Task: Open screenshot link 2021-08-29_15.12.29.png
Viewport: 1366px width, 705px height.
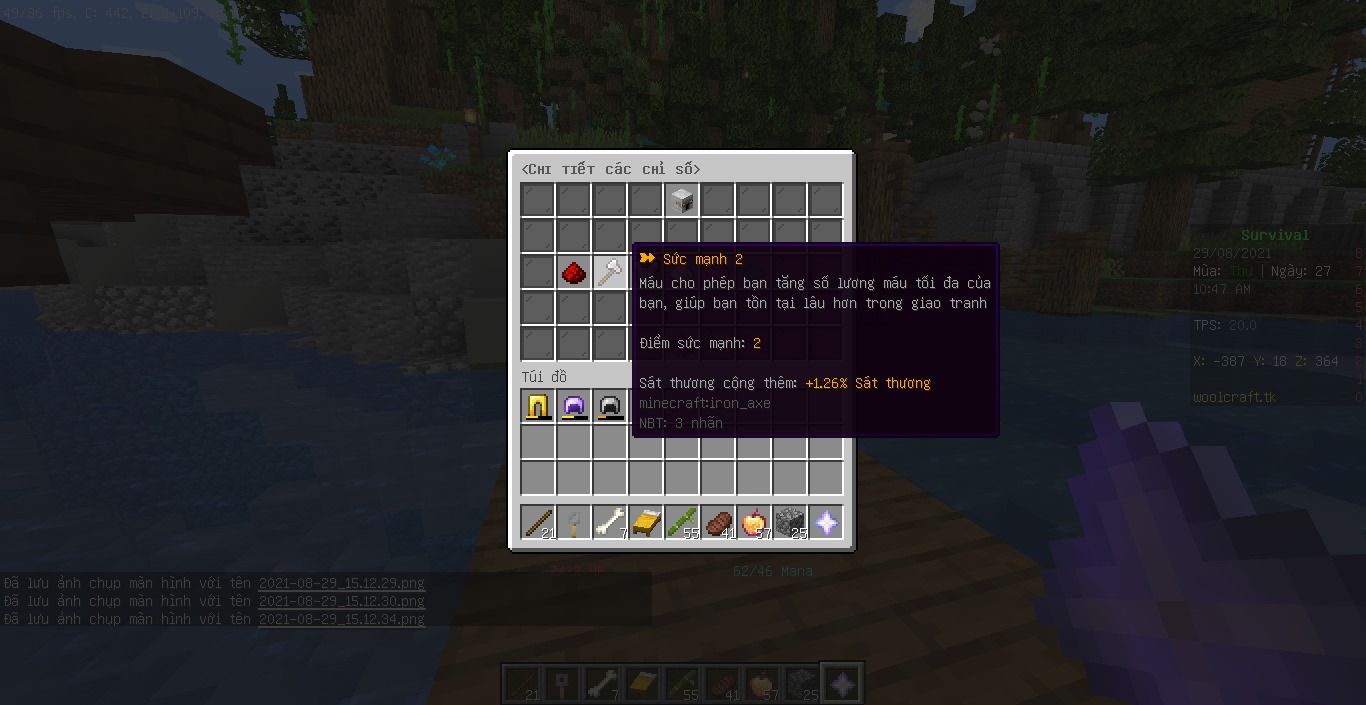Action: pos(341,583)
